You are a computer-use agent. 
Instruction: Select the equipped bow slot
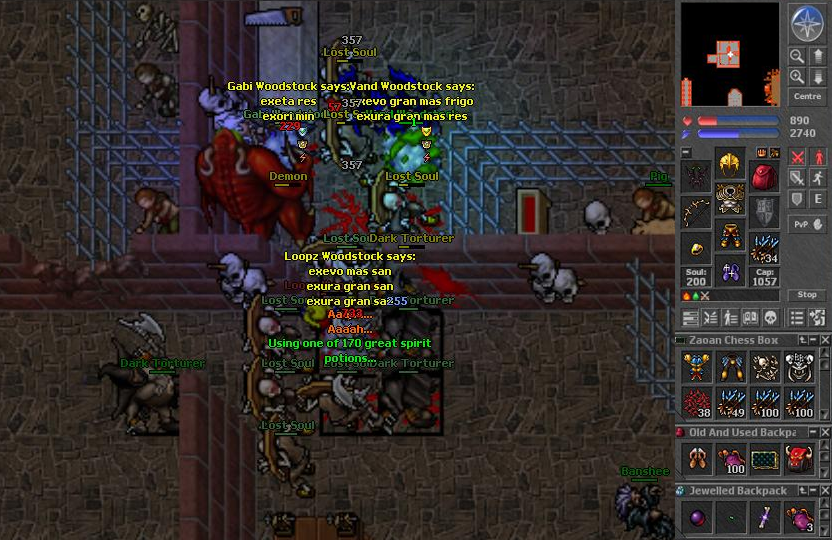pyautogui.click(x=696, y=213)
